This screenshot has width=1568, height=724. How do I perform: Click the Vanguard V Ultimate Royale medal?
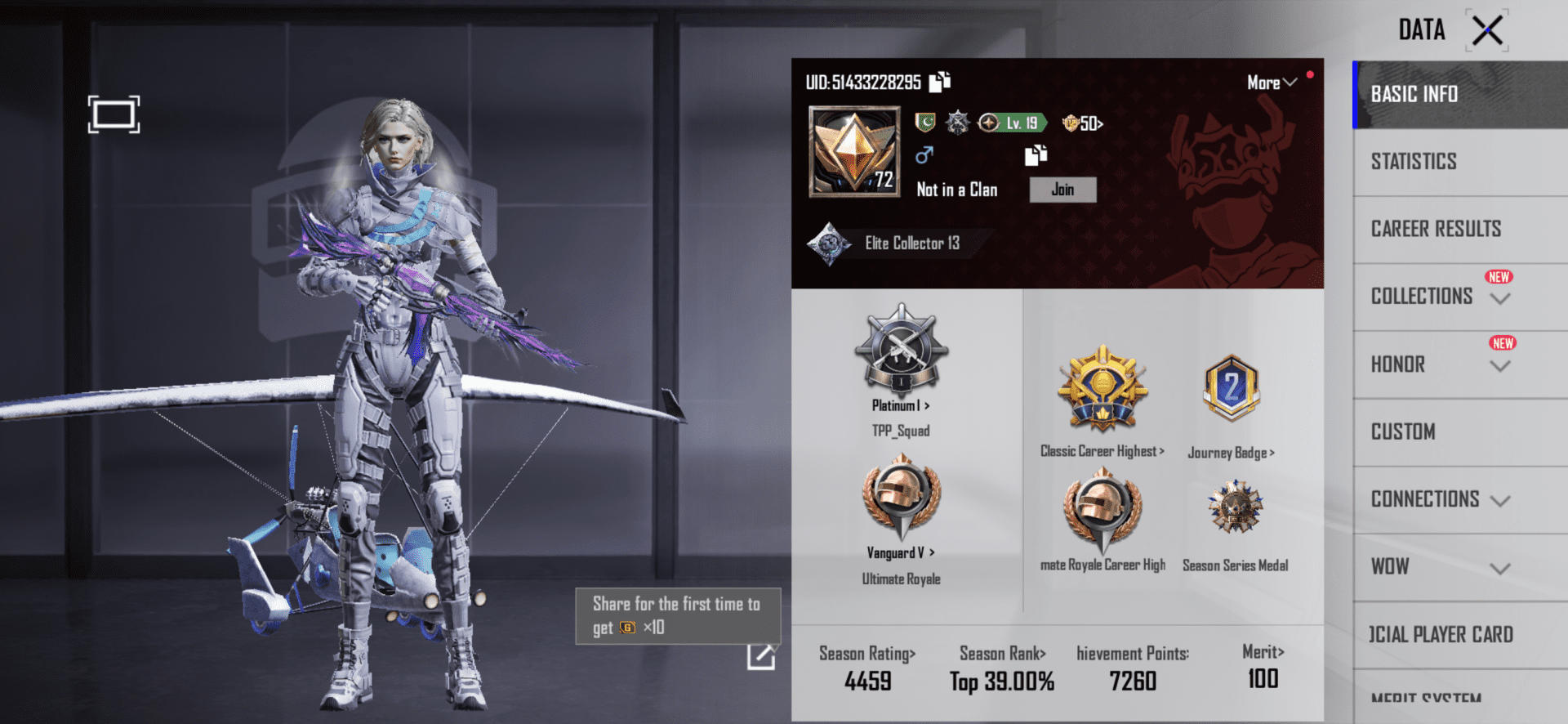899,502
